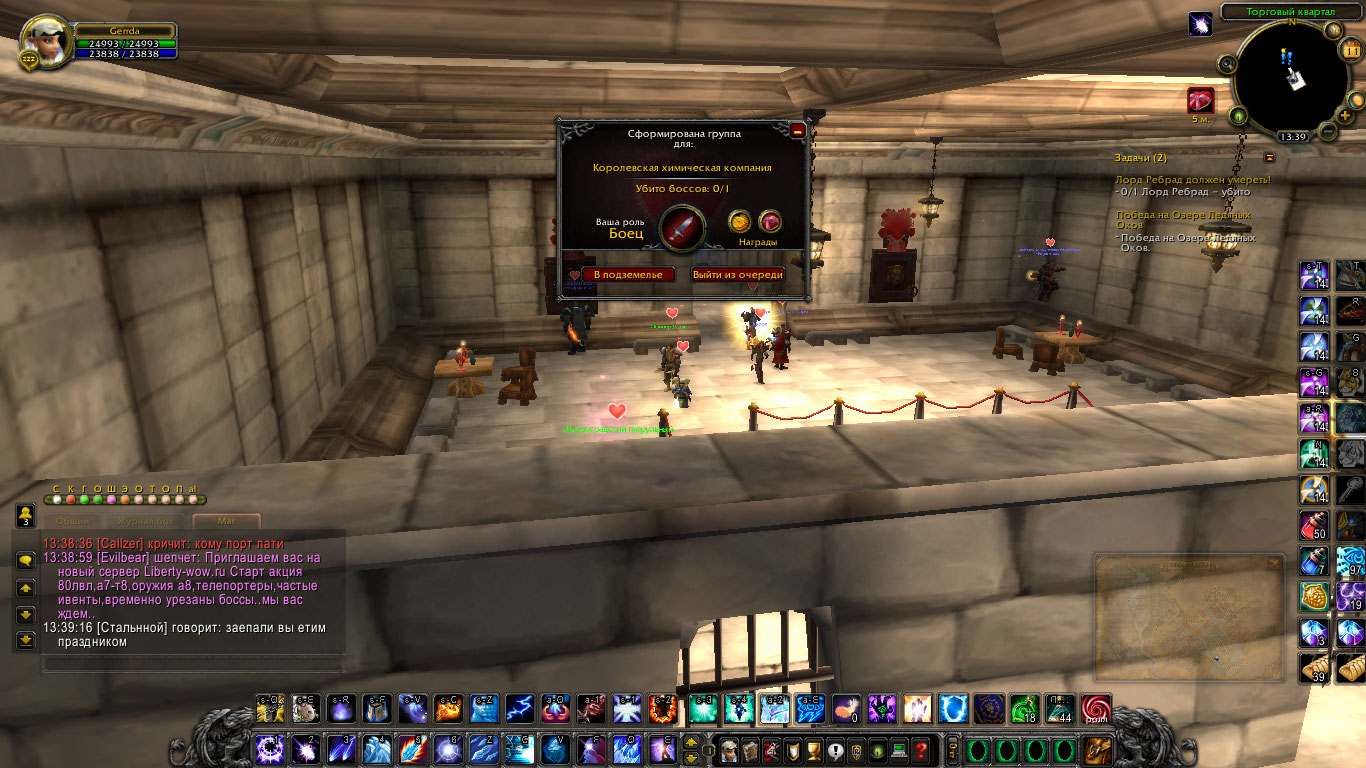Switch to the "Общий" chat tab
This screenshot has height=768, width=1366.
coord(72,521)
